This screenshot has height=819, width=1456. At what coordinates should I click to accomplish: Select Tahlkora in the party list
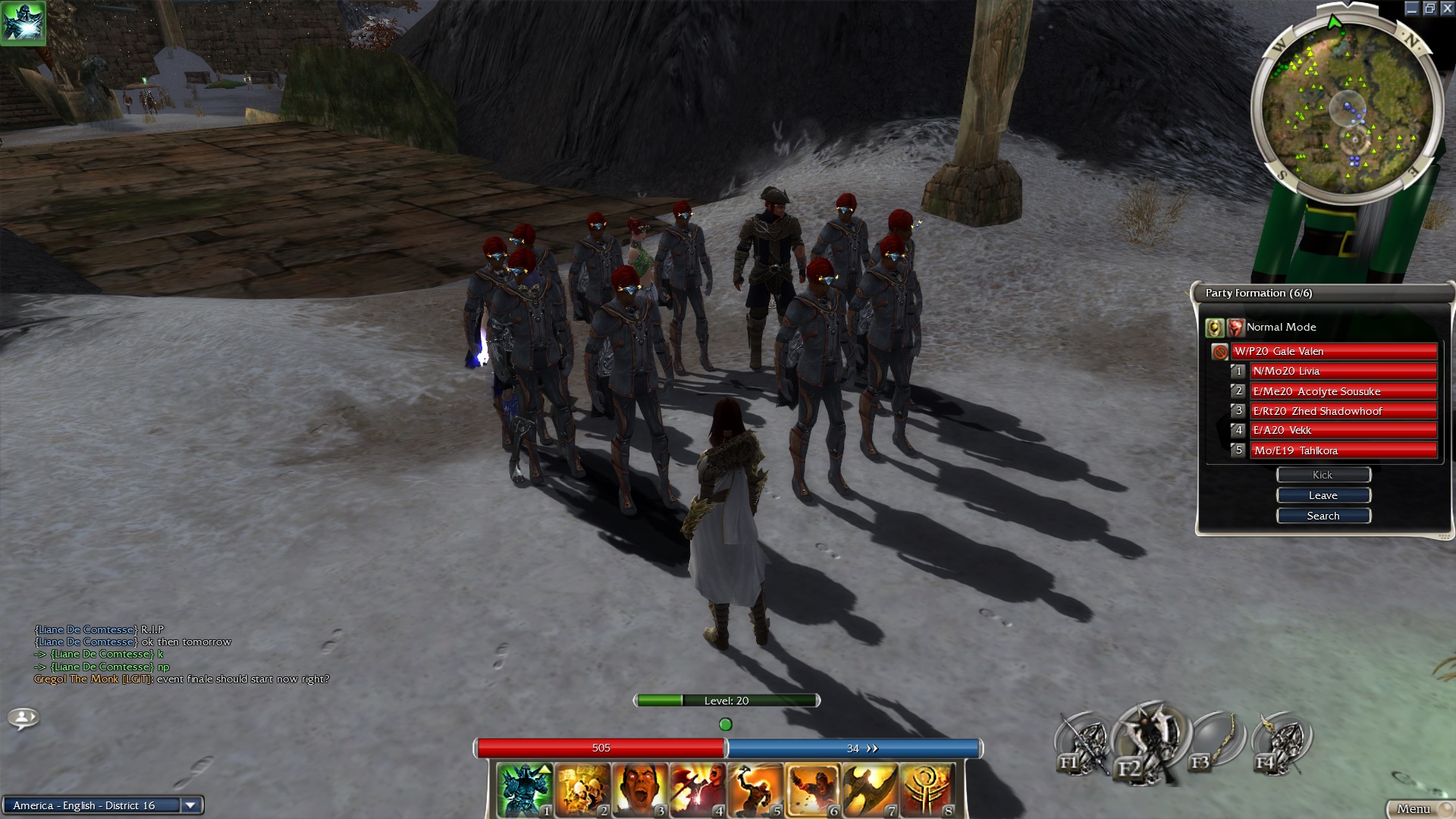coord(1342,450)
